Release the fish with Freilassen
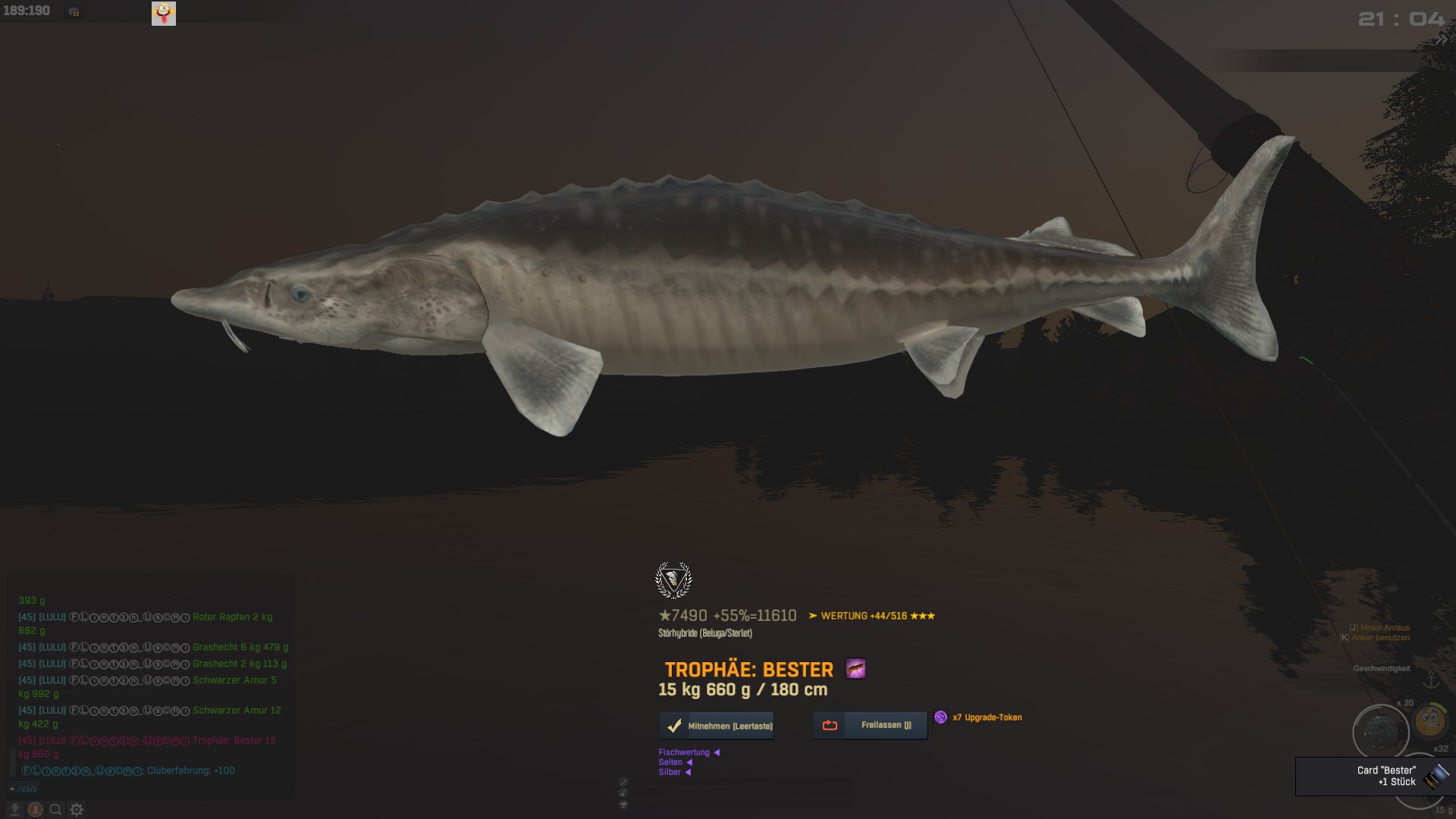The width and height of the screenshot is (1456, 819). coord(871,725)
